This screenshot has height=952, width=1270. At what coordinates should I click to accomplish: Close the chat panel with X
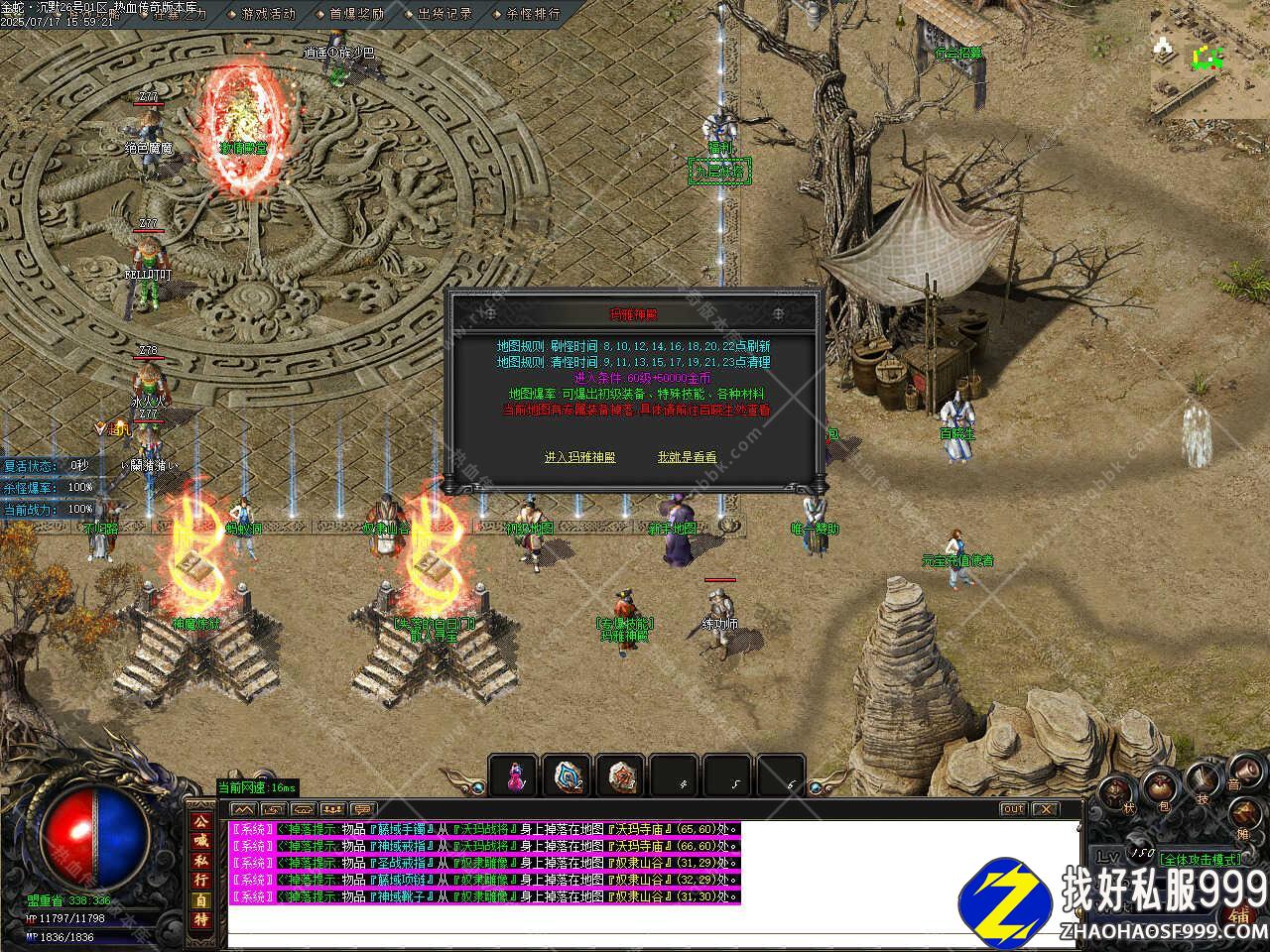click(x=1045, y=809)
